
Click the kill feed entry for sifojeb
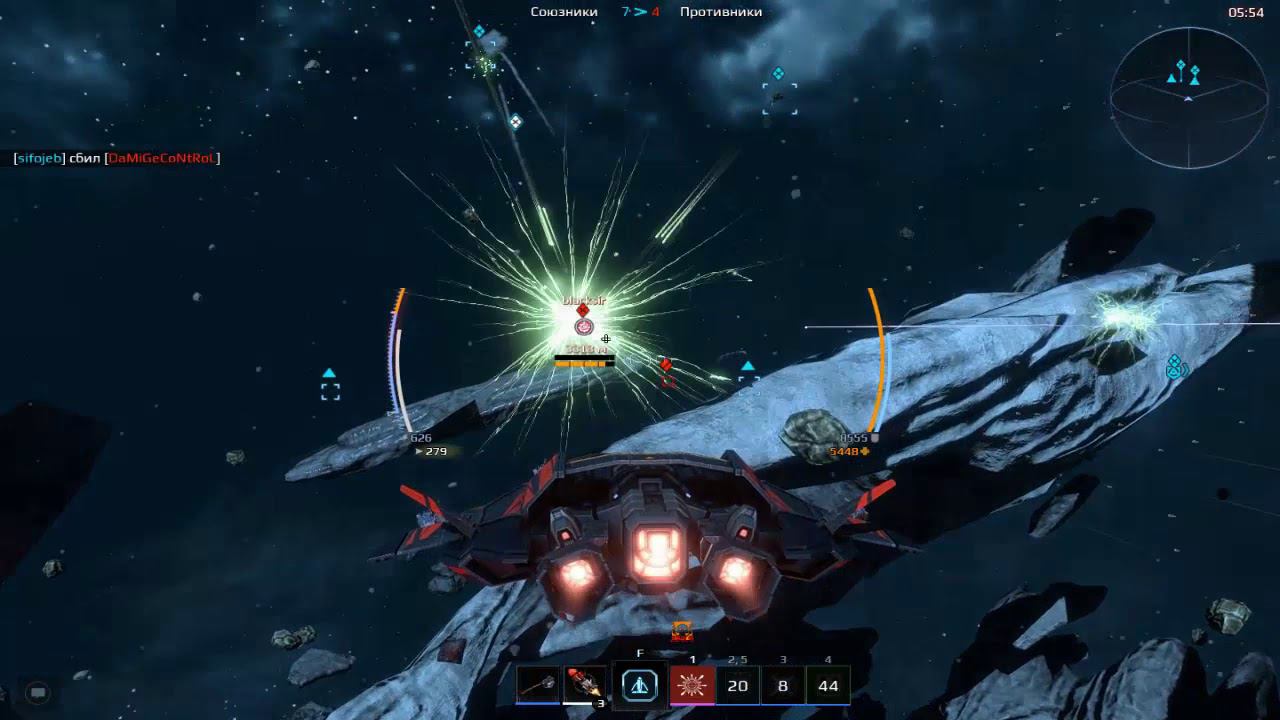tap(116, 158)
